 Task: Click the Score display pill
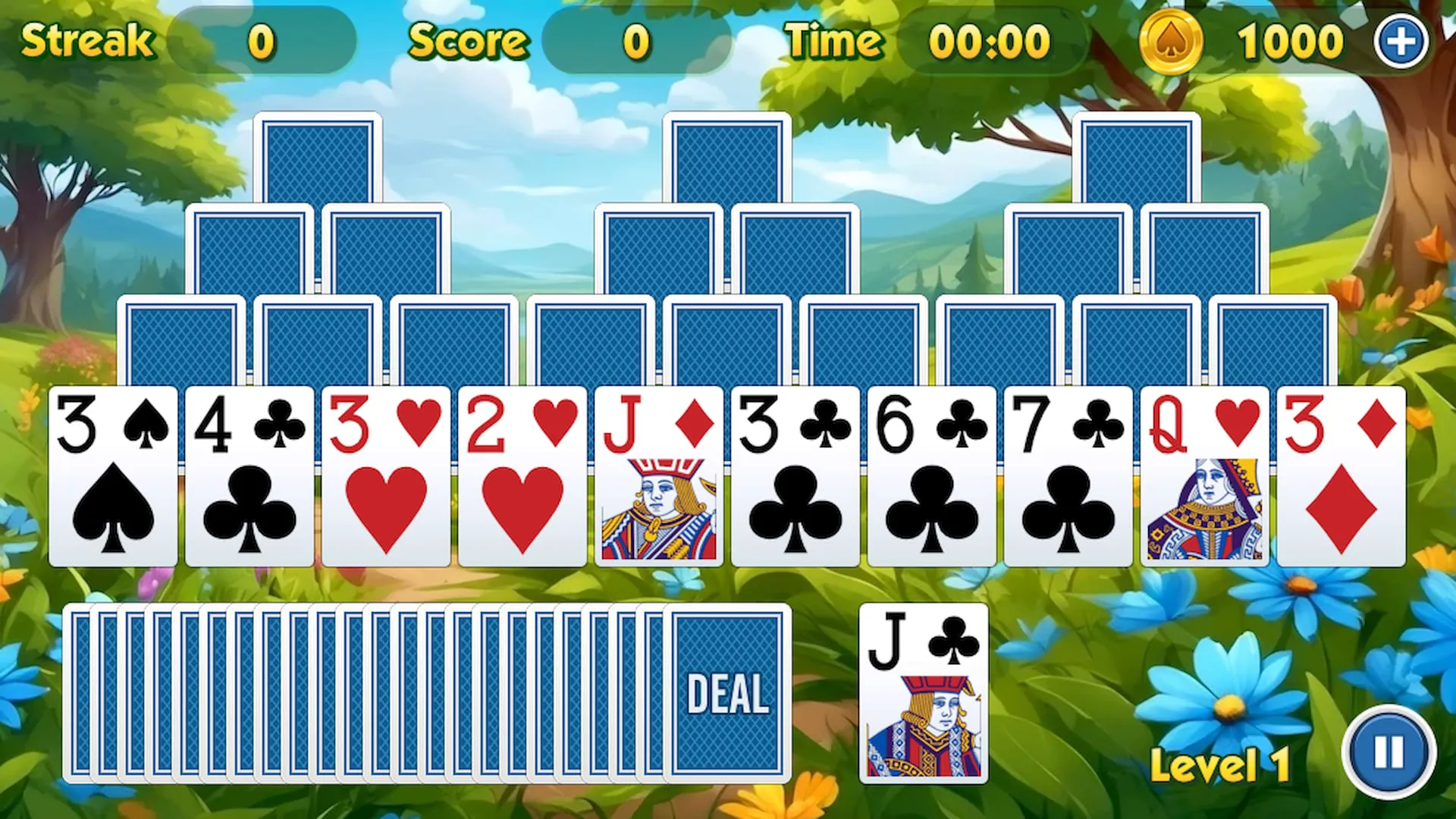point(636,42)
